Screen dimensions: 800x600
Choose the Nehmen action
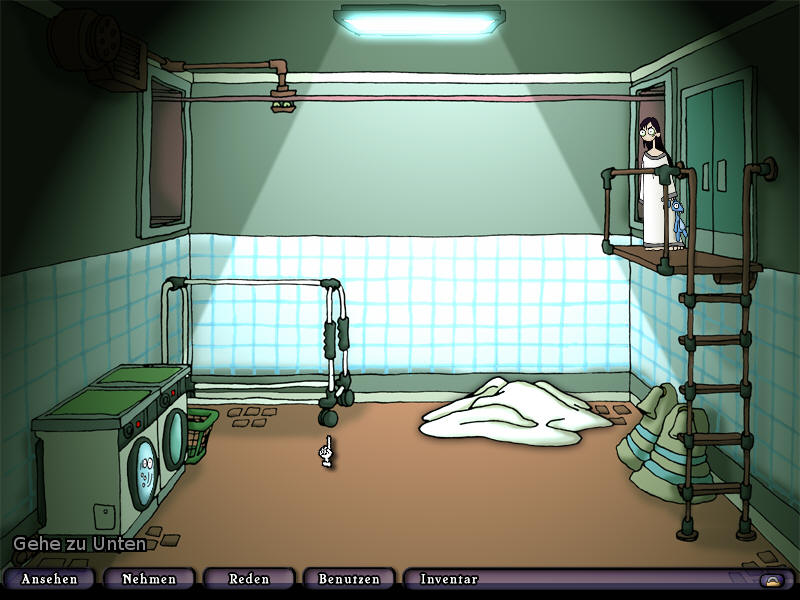point(148,579)
